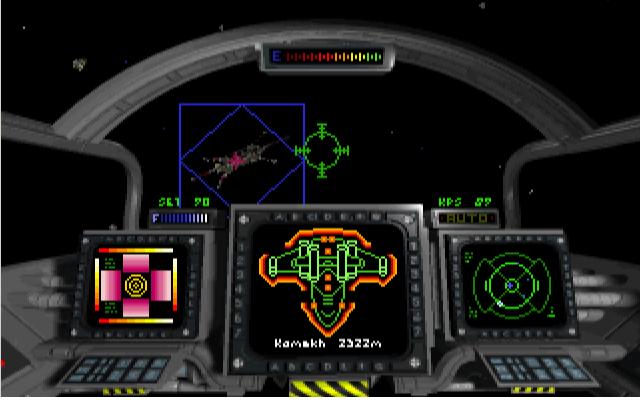Click the circular green radar scope

coord(510,285)
